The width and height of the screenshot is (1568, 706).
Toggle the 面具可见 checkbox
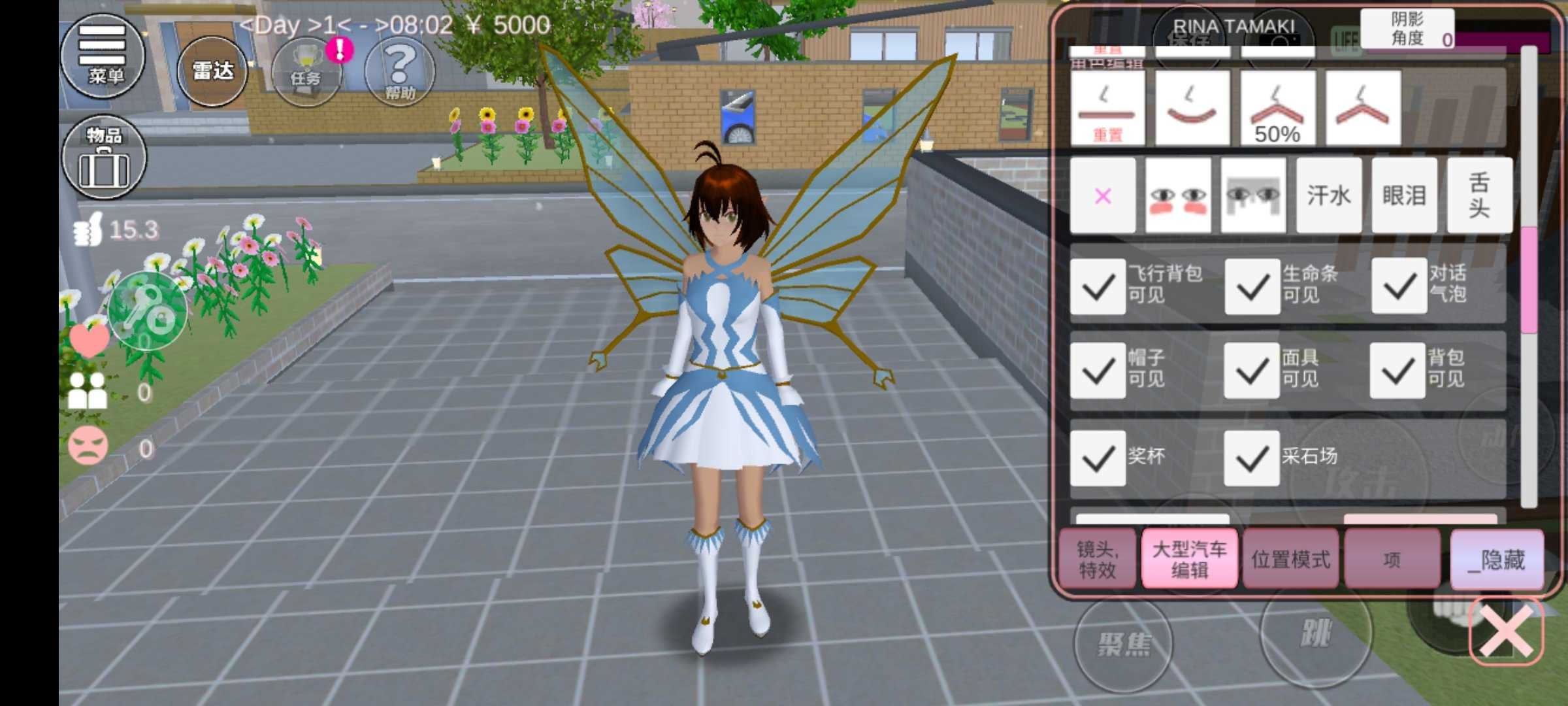click(1252, 371)
